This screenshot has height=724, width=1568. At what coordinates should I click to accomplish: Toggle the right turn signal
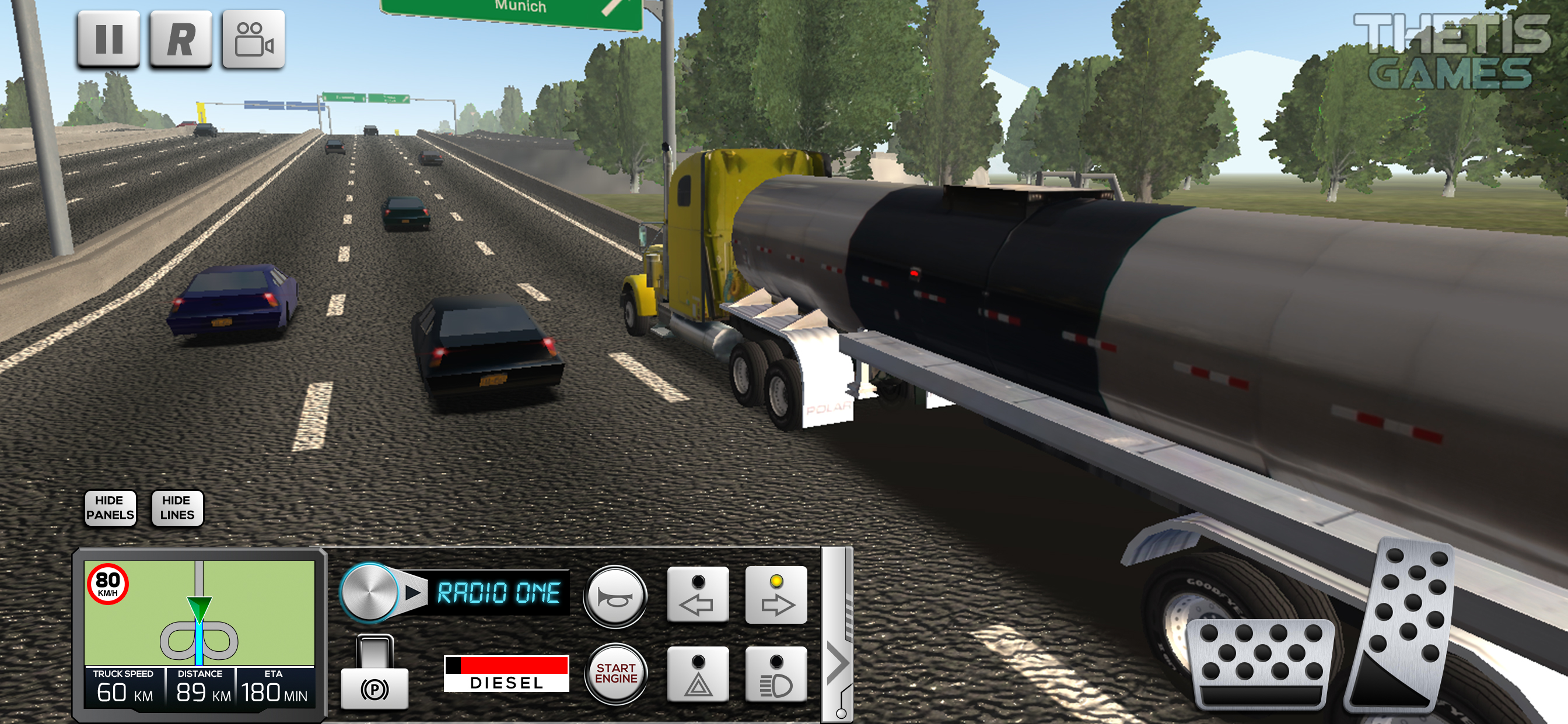pos(776,595)
